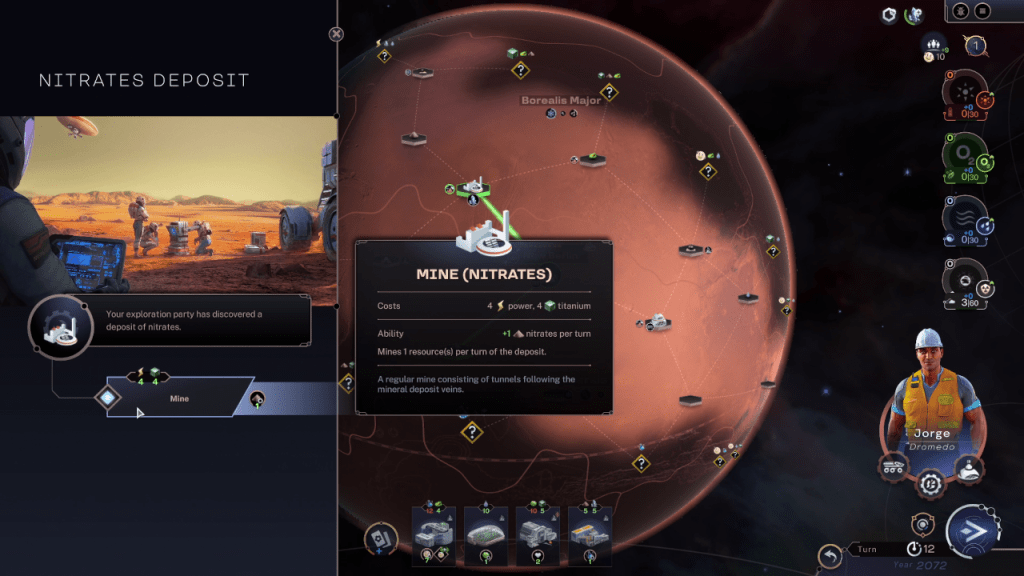Activate Jorge's rover ability icon

point(893,466)
